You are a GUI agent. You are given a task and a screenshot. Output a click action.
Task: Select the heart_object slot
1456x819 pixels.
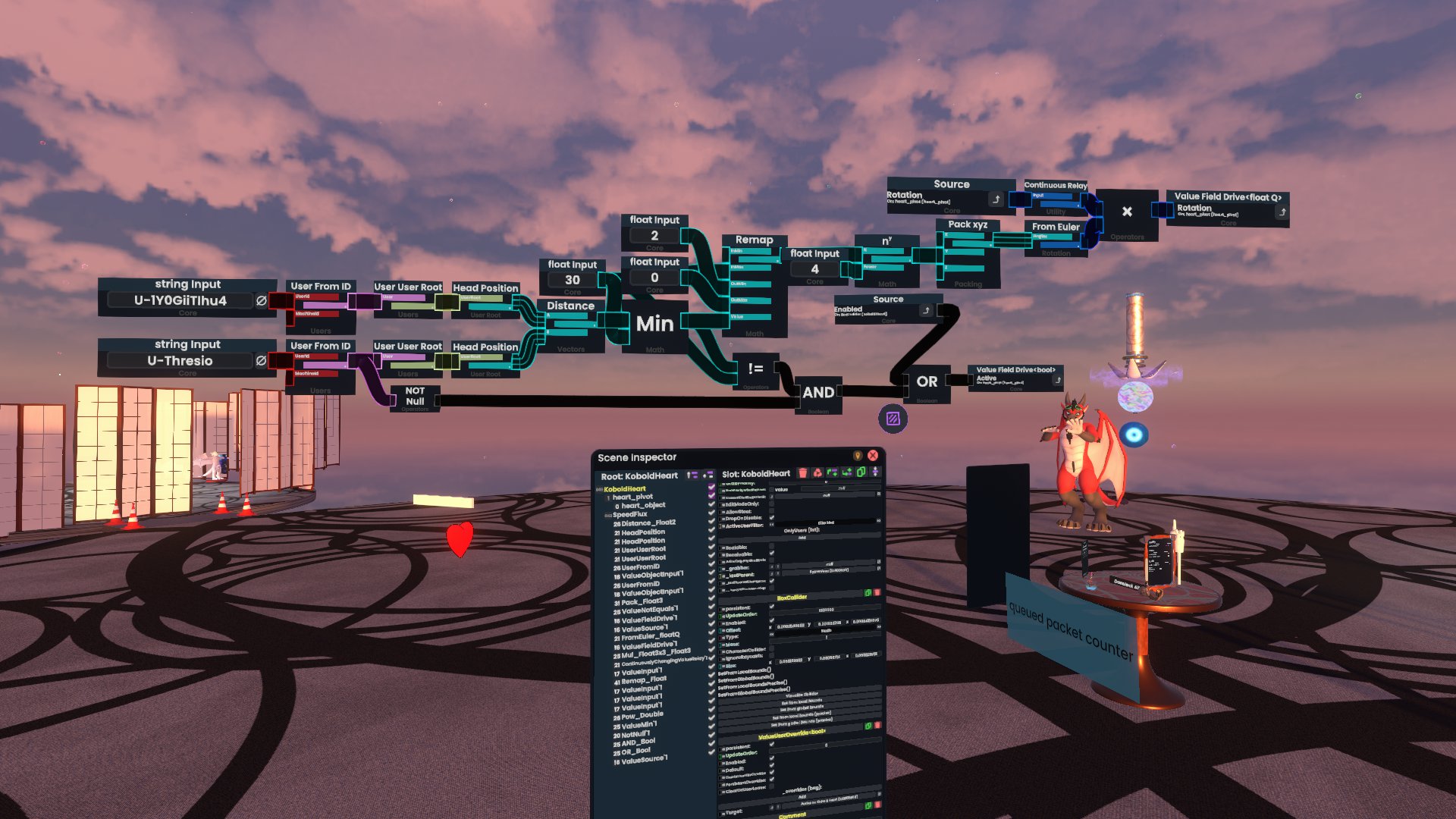click(643, 506)
